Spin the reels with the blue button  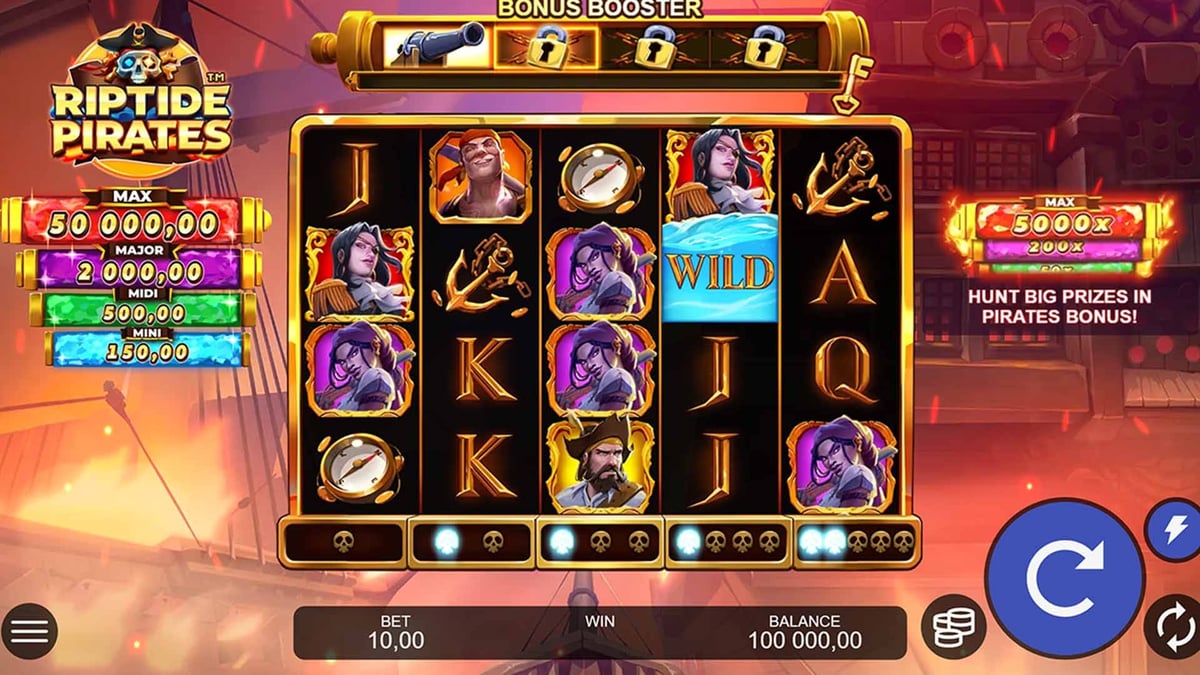click(1063, 578)
